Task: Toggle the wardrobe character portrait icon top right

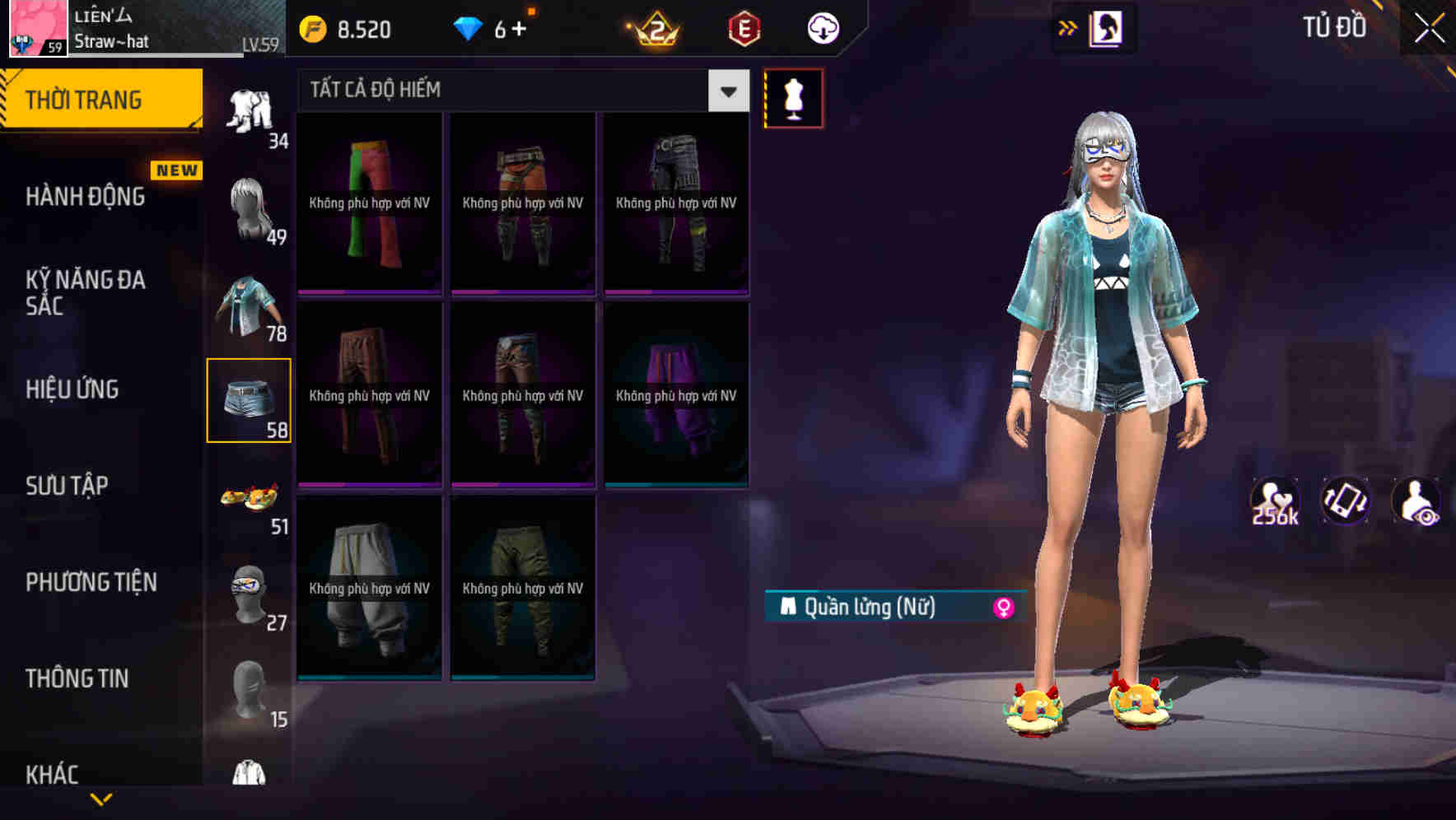Action: click(1107, 27)
